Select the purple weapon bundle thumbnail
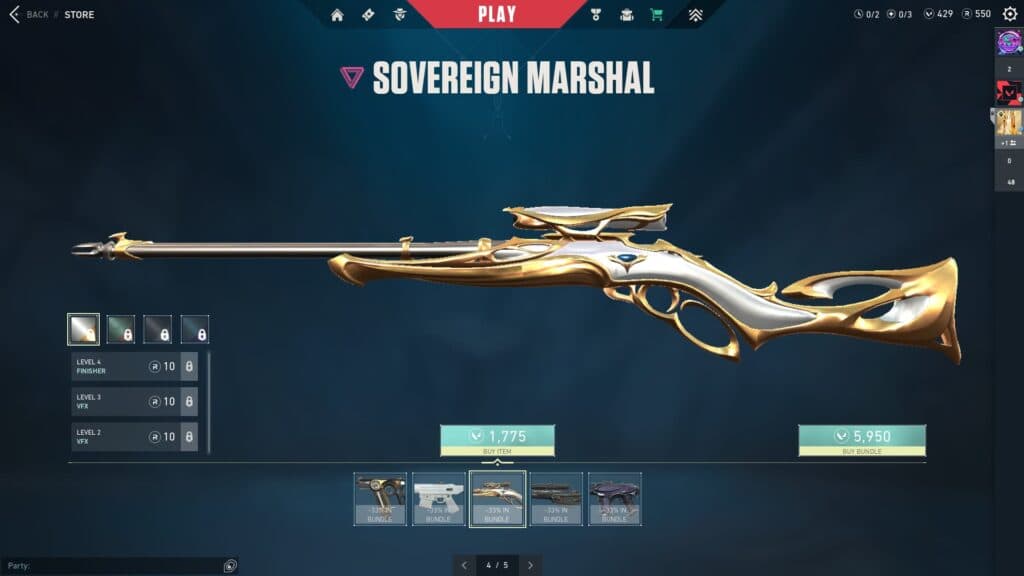The image size is (1024, 576). point(614,498)
